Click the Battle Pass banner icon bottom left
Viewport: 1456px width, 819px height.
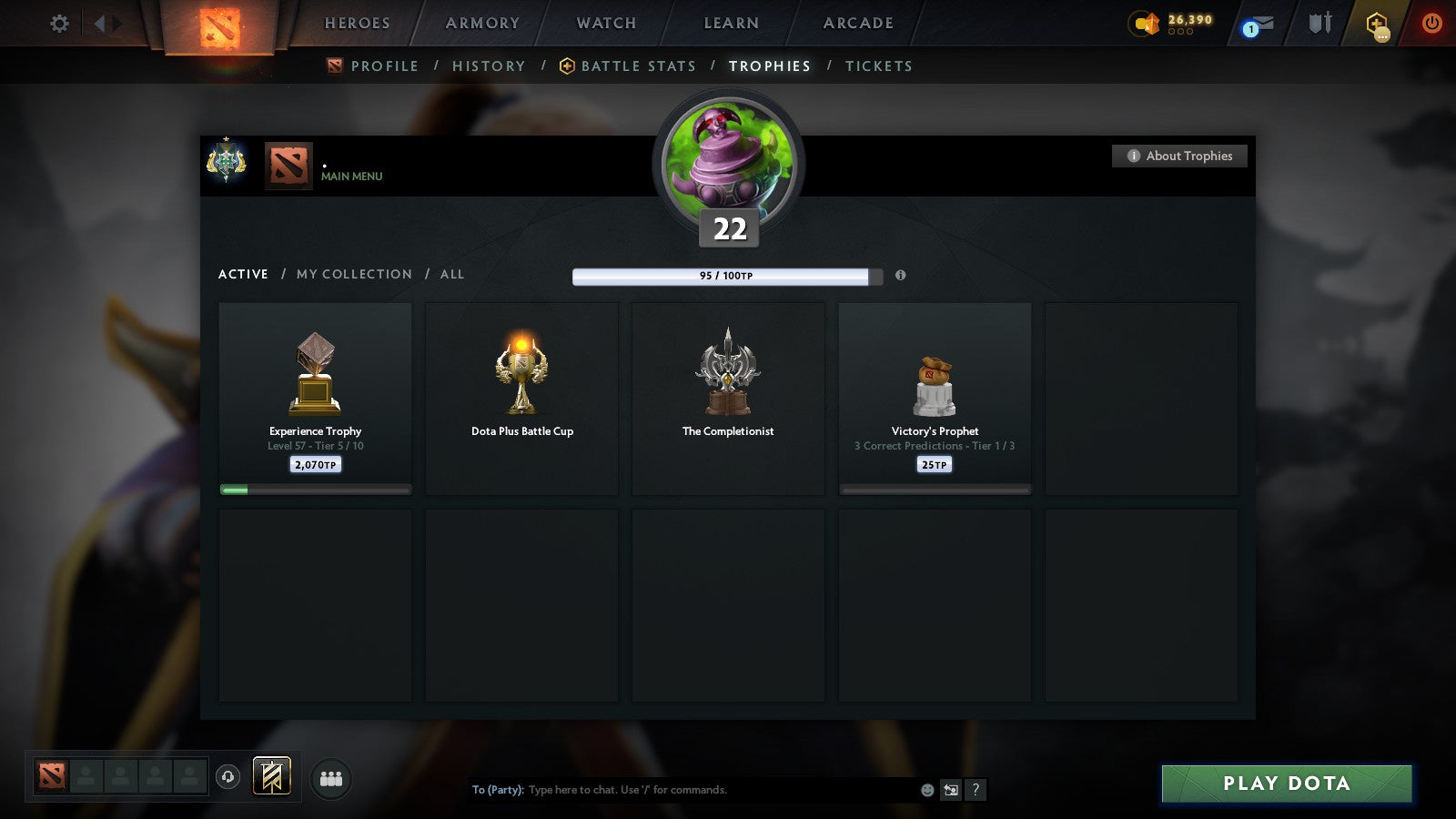point(270,774)
